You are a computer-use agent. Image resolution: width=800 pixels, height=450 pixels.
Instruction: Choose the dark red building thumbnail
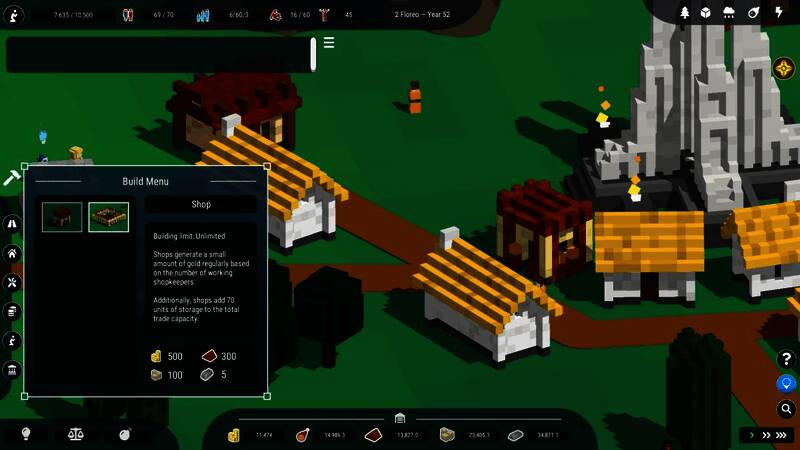(62, 217)
